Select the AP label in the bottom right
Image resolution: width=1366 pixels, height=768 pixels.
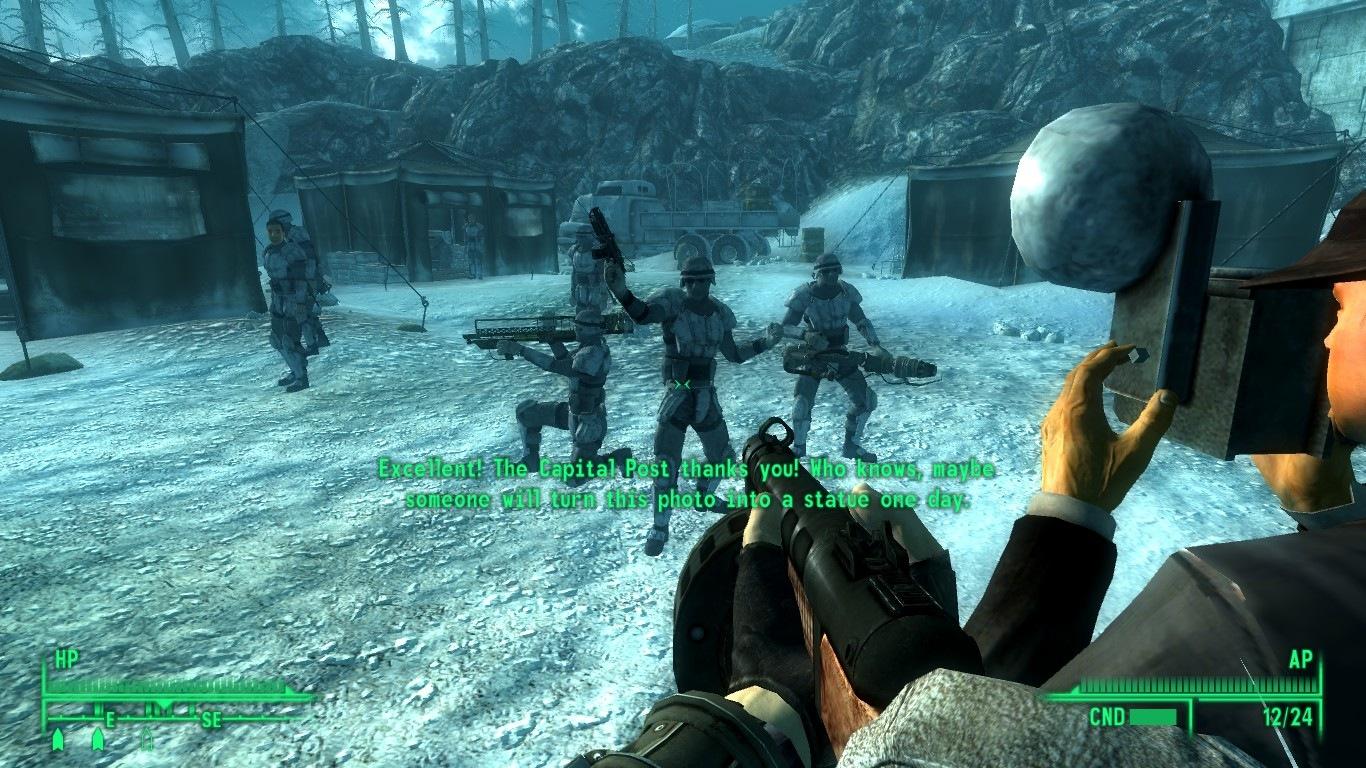[x=1301, y=659]
